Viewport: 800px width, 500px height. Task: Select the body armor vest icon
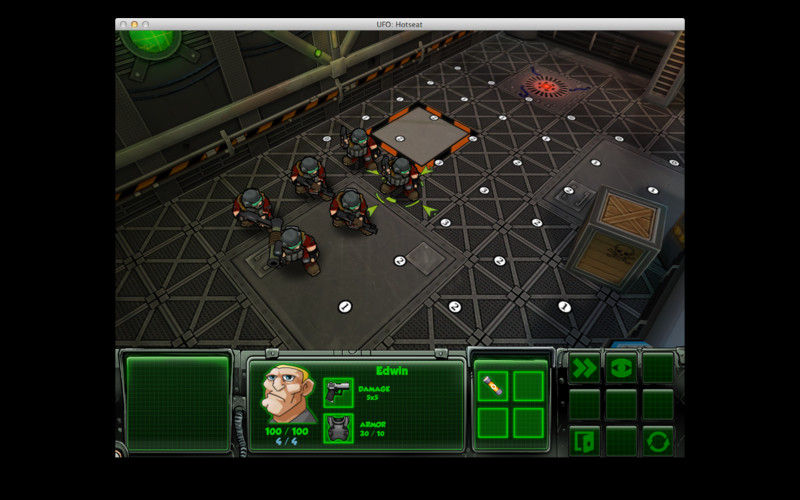point(338,428)
